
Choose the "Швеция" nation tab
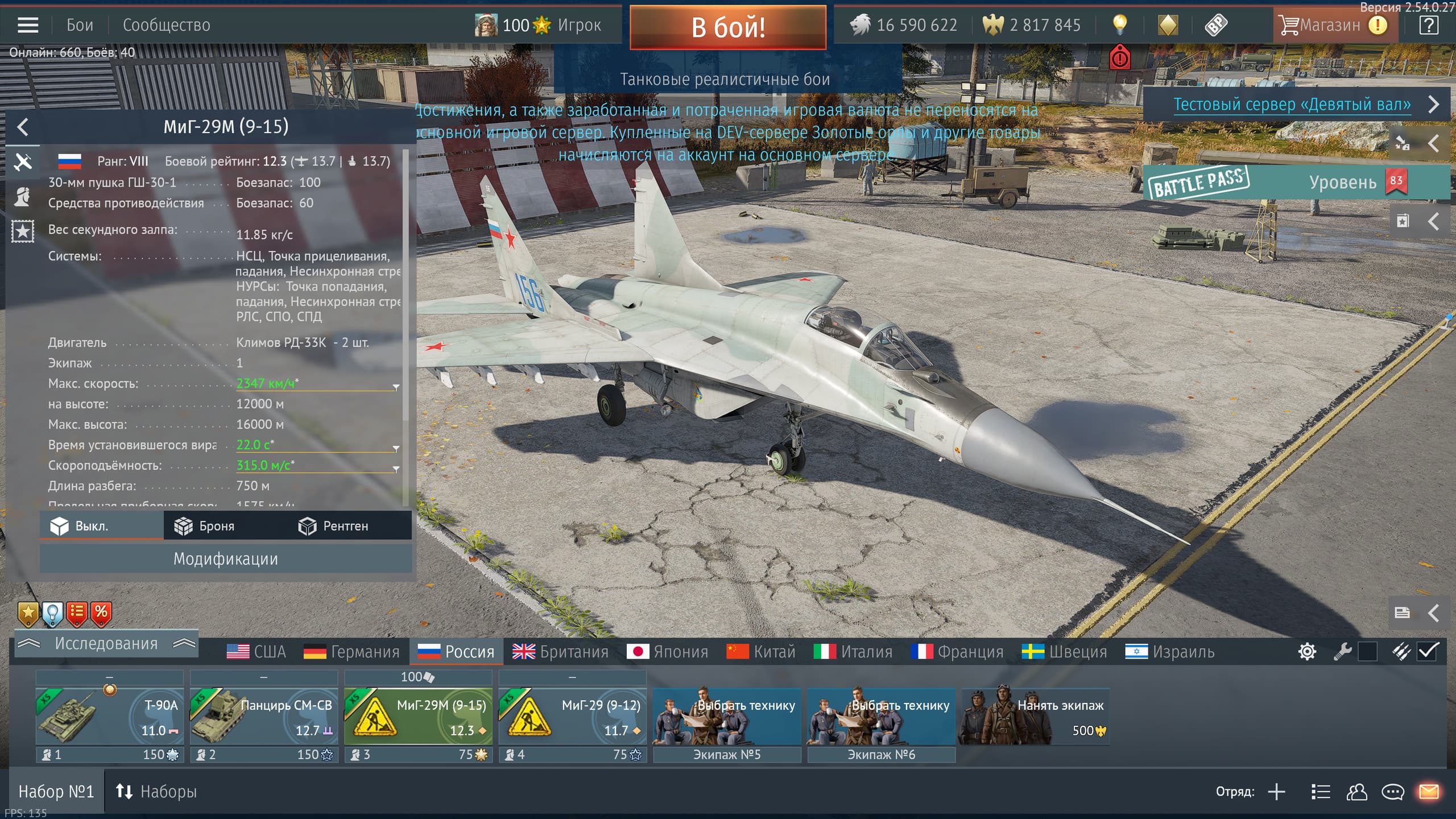(x=1065, y=651)
